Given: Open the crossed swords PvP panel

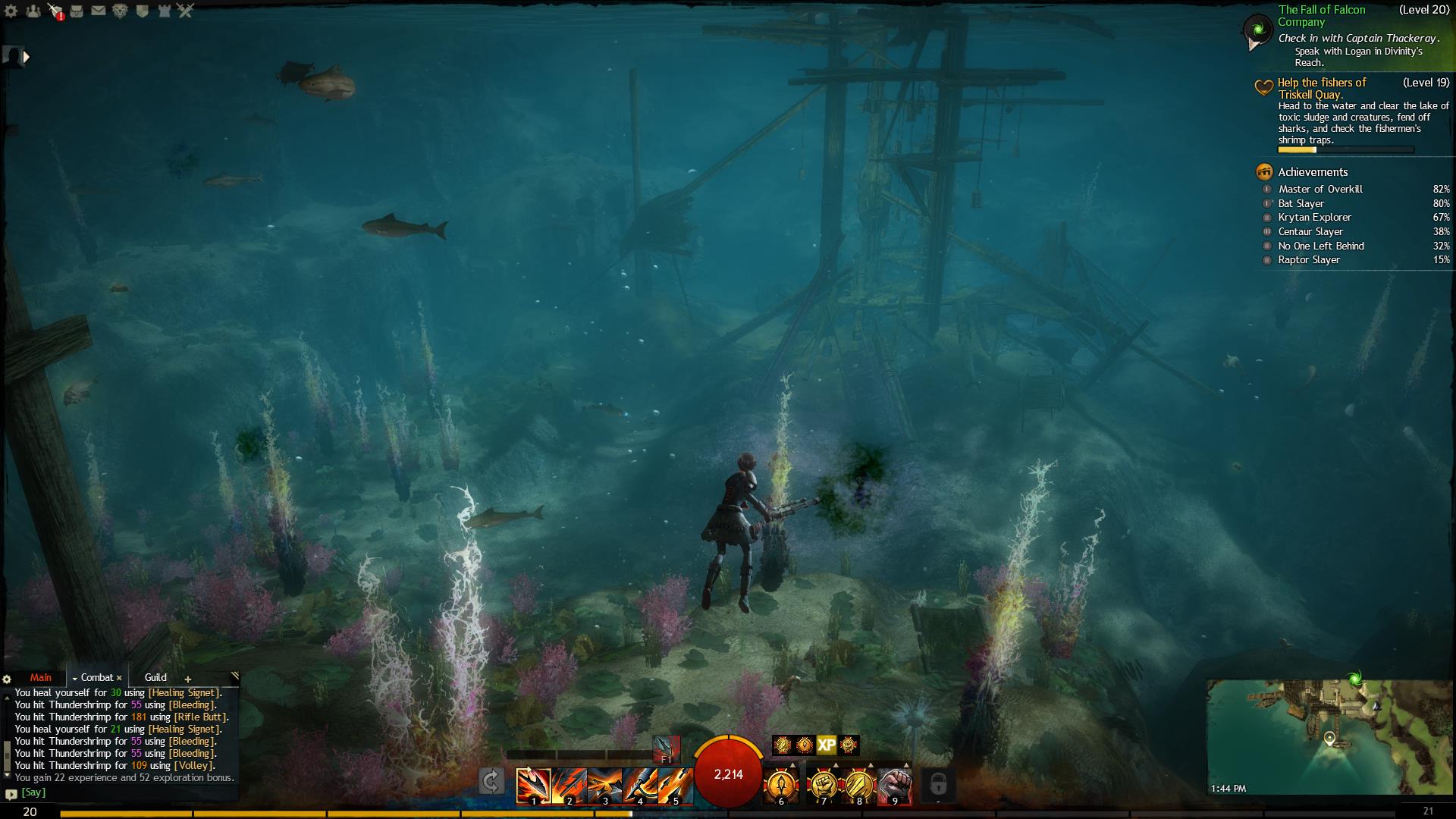Looking at the screenshot, I should pyautogui.click(x=186, y=11).
